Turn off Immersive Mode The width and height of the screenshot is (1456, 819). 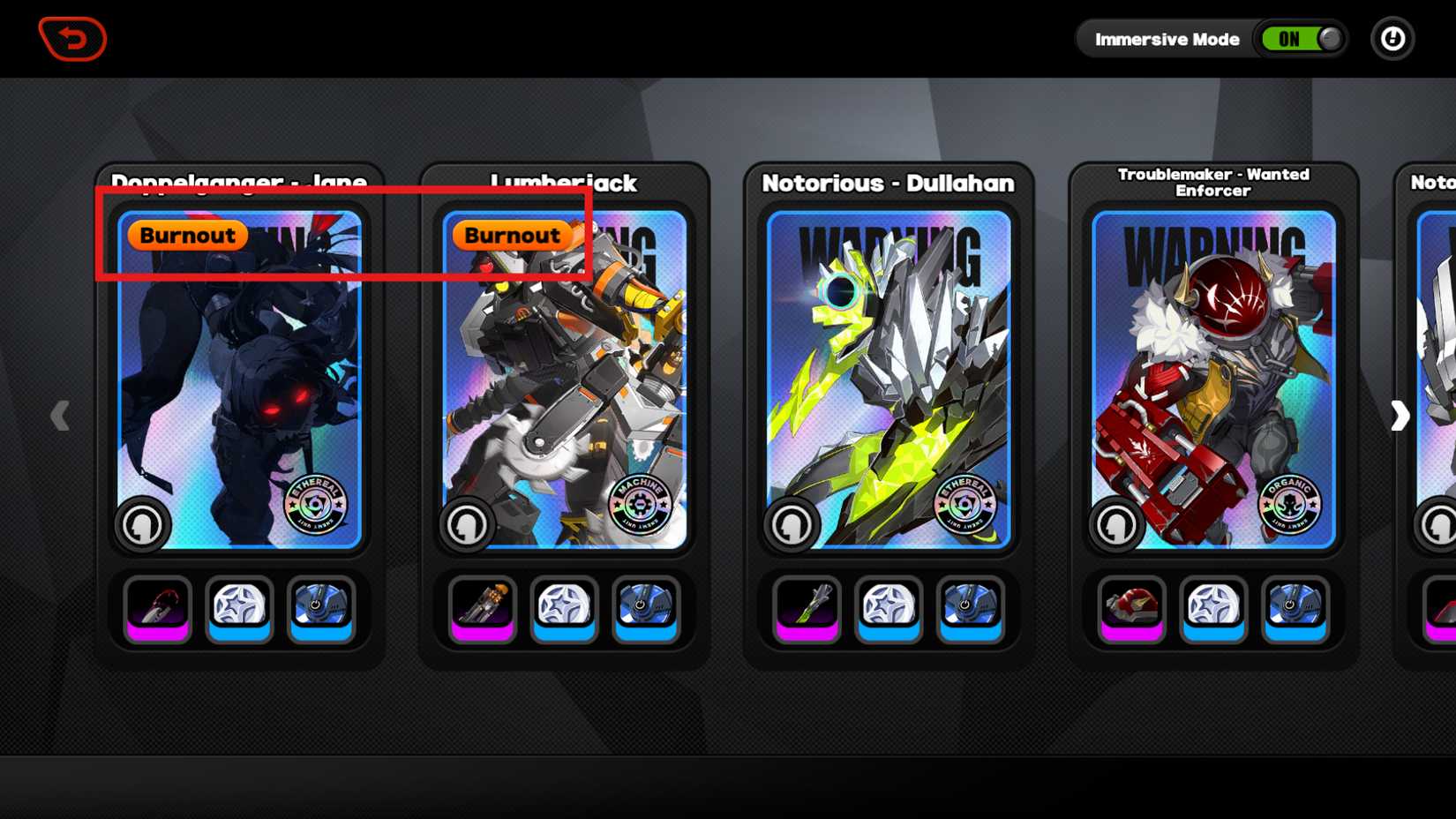[1301, 39]
